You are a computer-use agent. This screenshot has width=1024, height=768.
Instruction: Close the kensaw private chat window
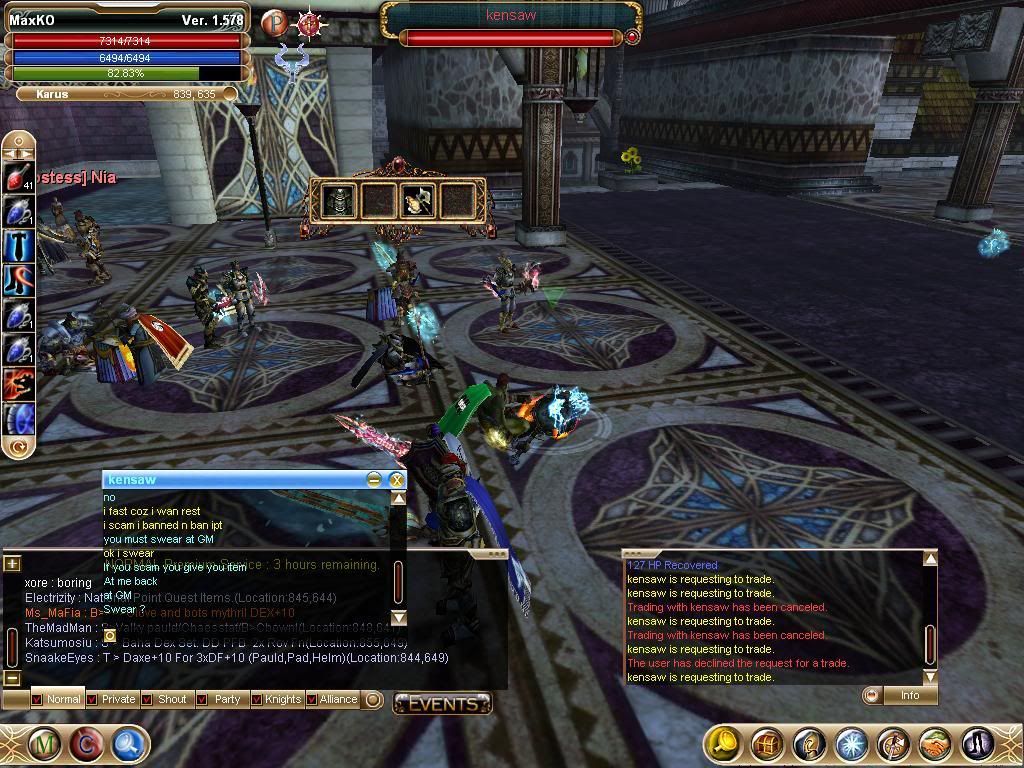(x=396, y=480)
